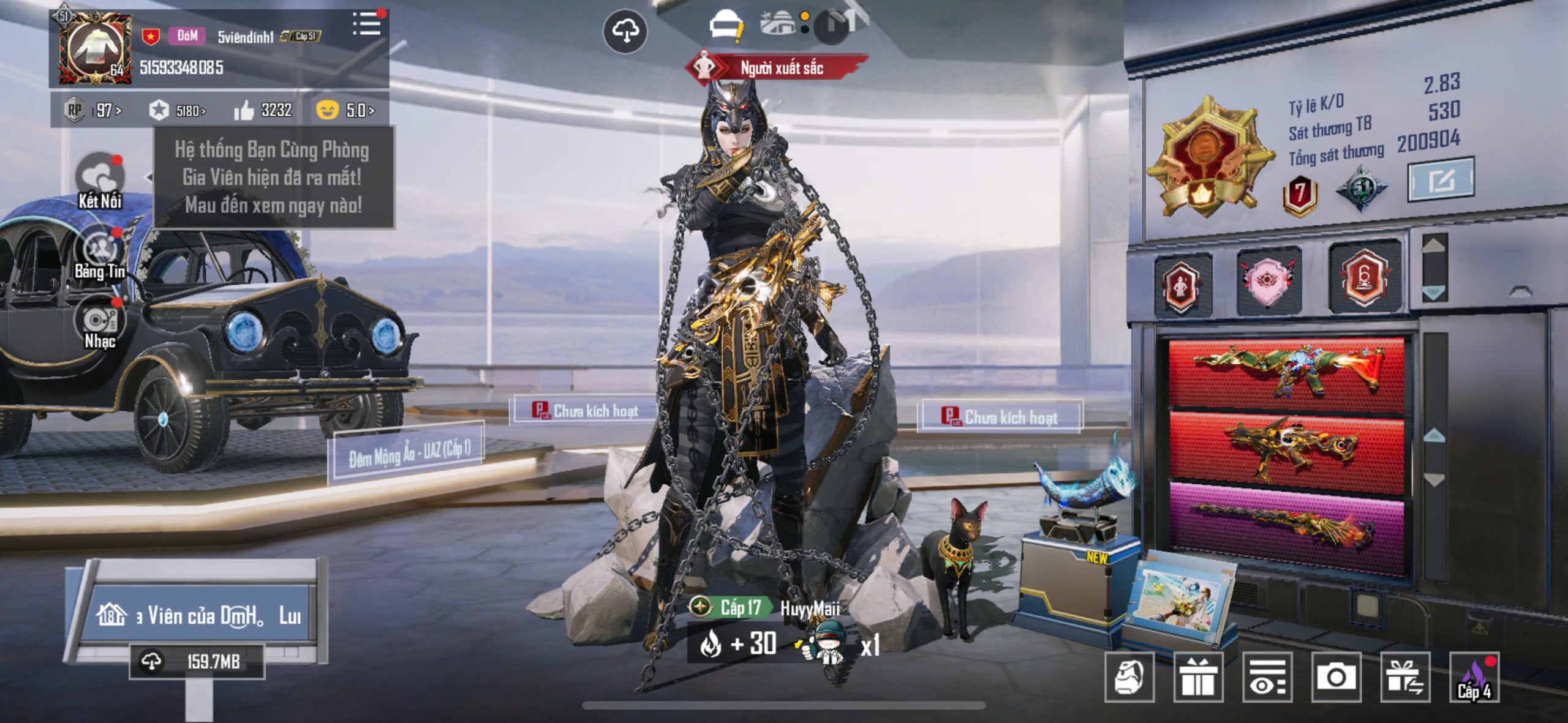
Task: View the 5180 achievement points
Action: click(x=178, y=111)
